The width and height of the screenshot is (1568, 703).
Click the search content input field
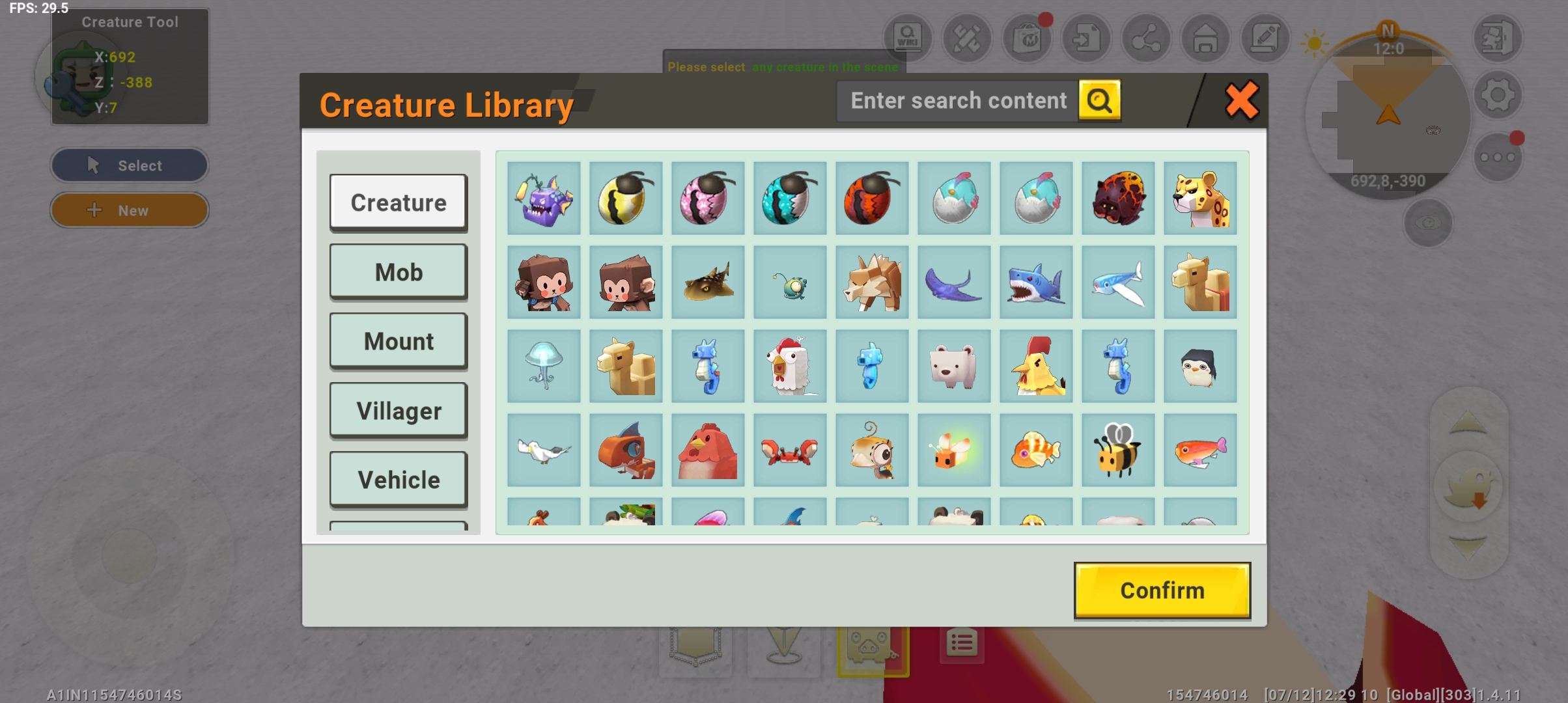(958, 101)
